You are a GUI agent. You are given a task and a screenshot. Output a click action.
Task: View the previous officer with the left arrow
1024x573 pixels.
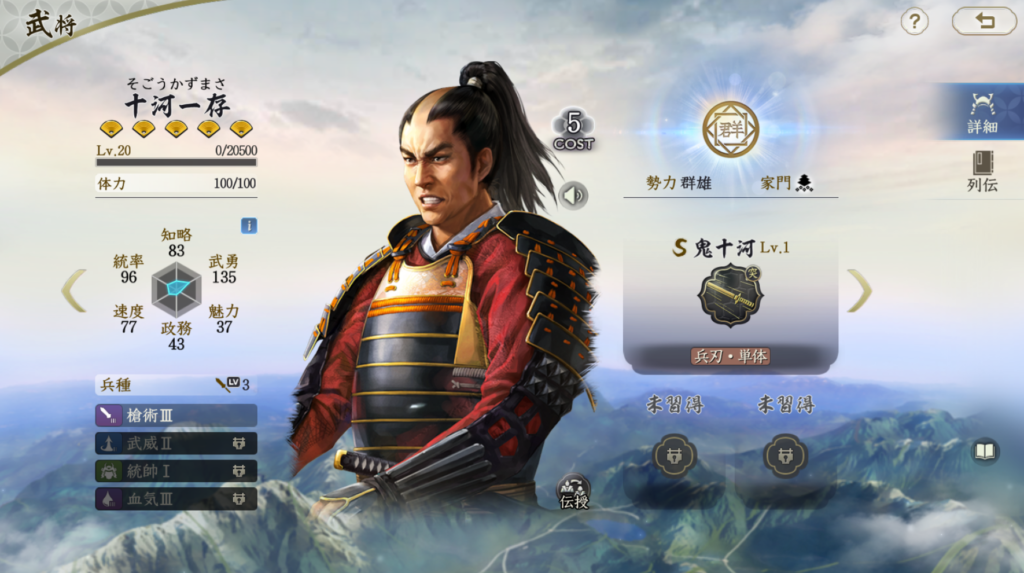pos(74,290)
